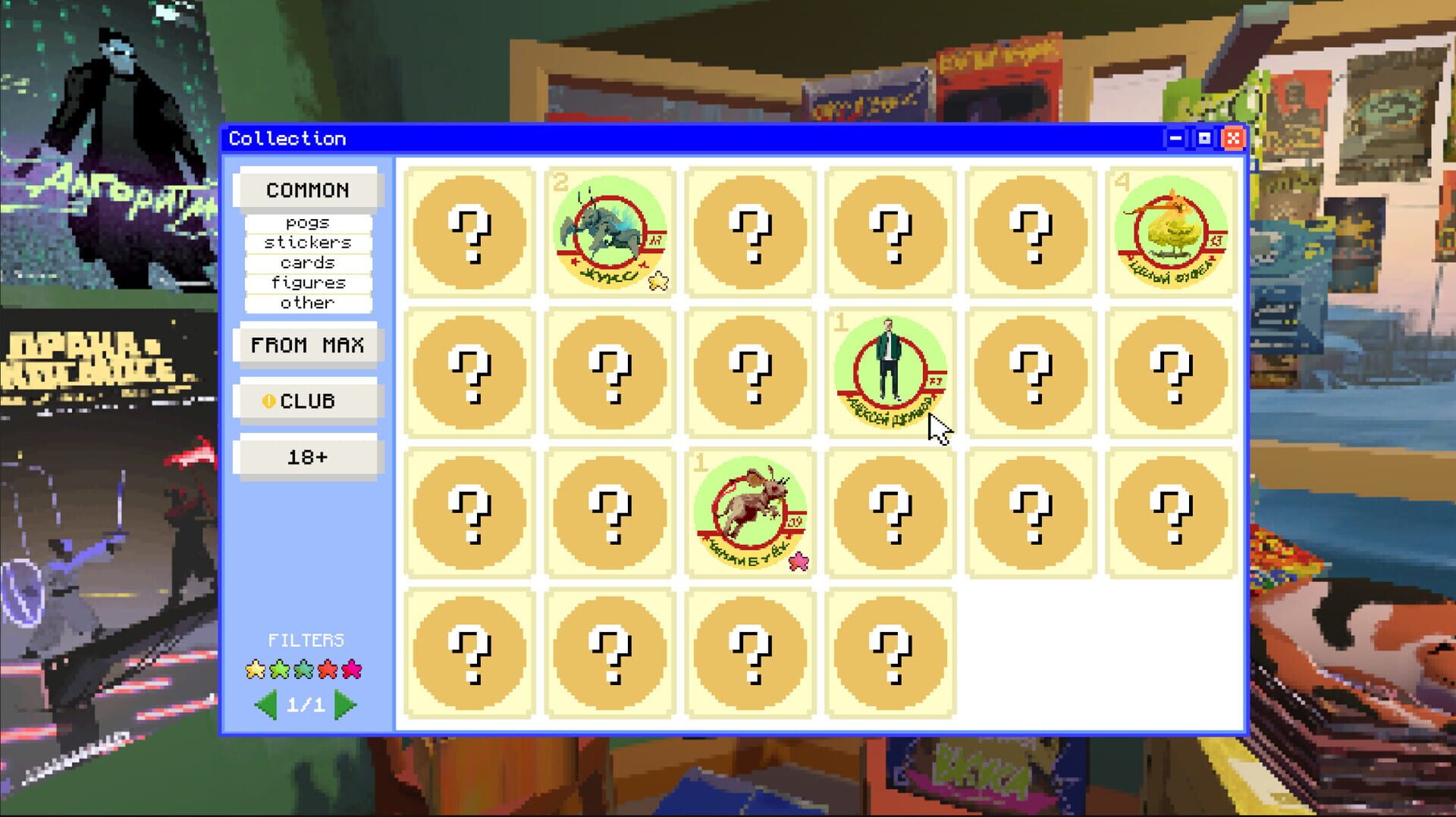Image resolution: width=1456 pixels, height=817 pixels.
Task: Toggle the yellow rarity filter star
Action: tap(255, 669)
